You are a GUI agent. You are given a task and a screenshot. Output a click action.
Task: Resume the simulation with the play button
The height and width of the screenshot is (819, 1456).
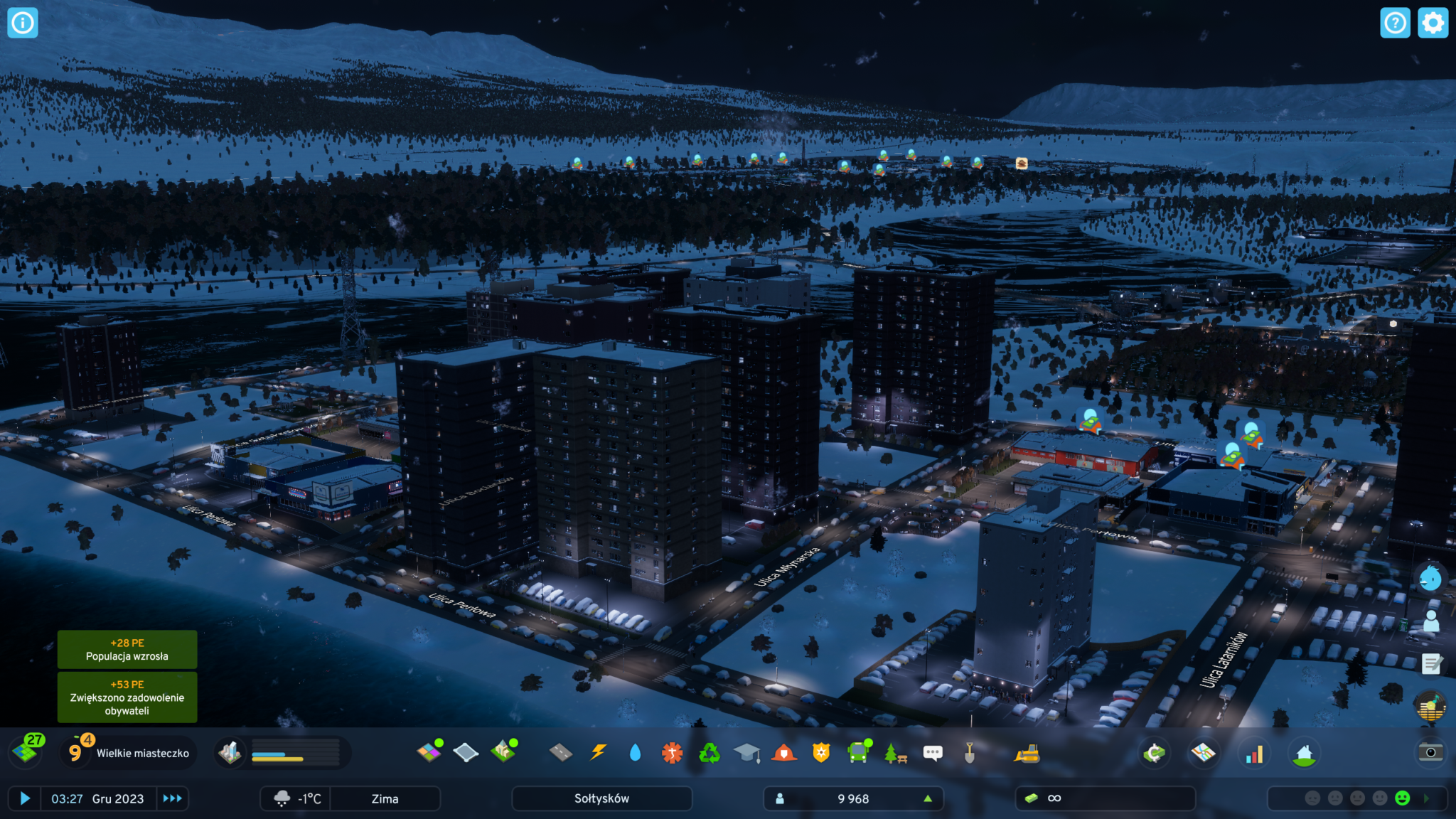pyautogui.click(x=25, y=798)
